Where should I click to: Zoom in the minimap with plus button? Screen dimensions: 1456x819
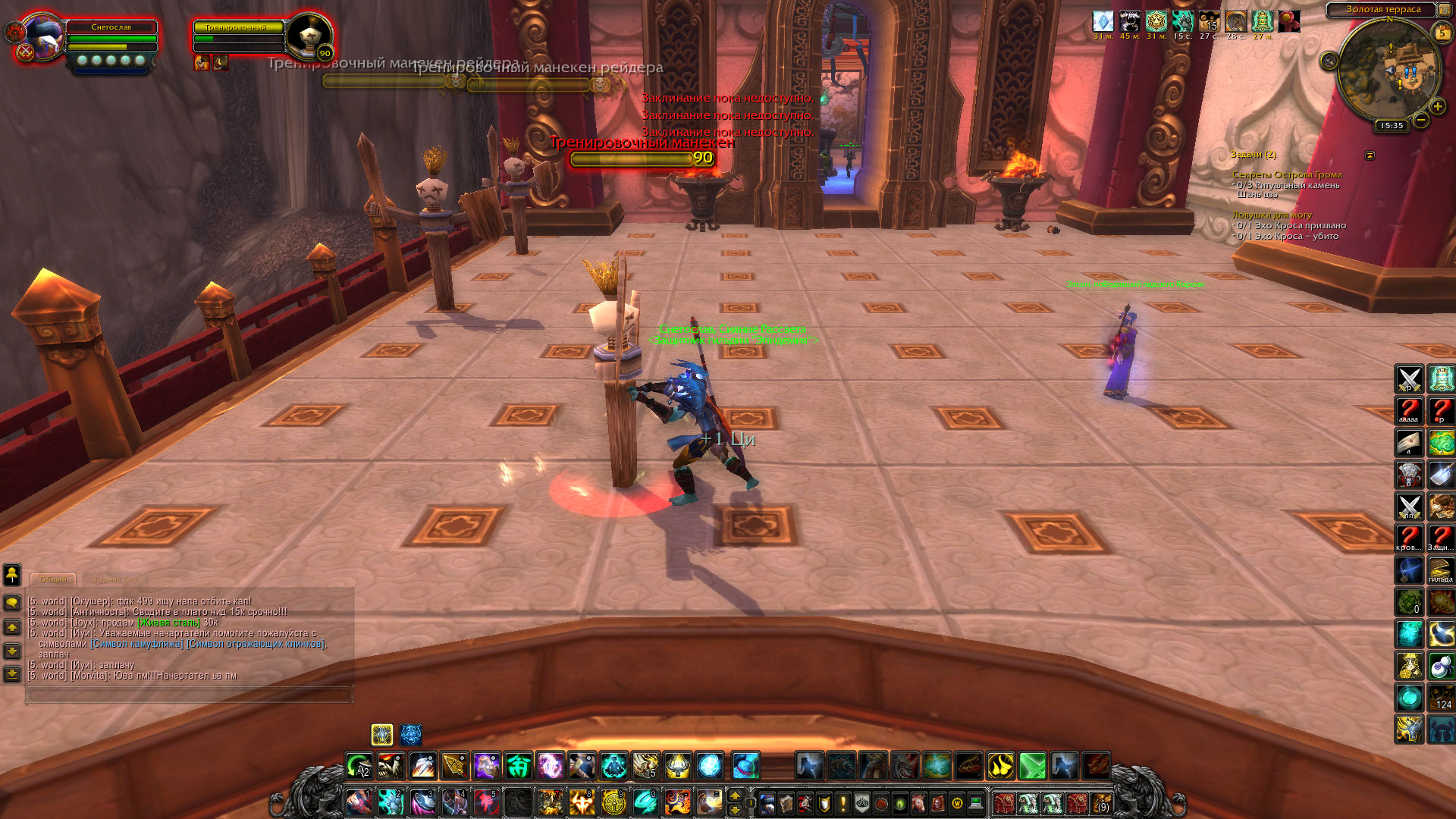[x=1437, y=107]
